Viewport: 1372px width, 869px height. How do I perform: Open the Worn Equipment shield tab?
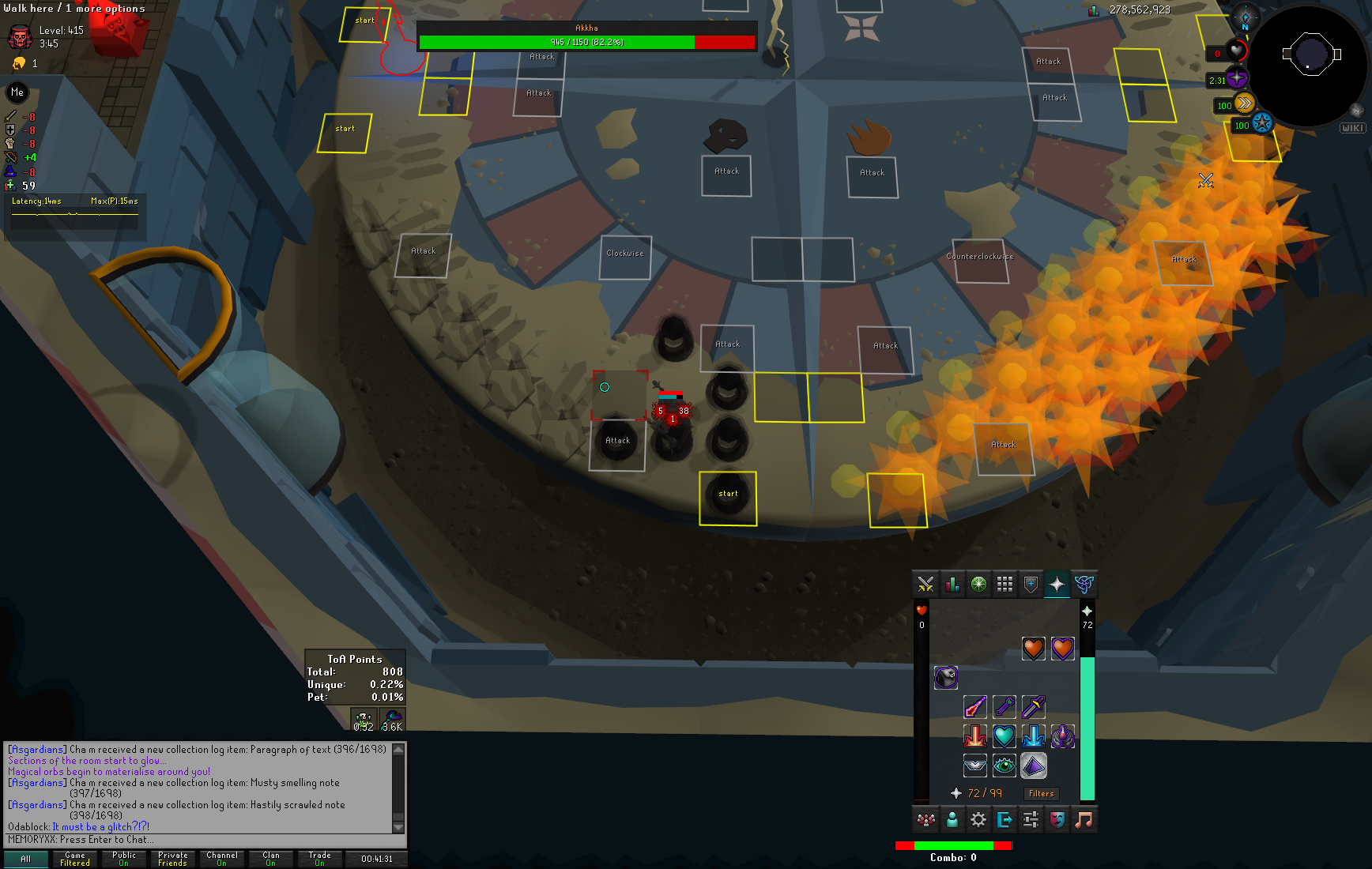coord(1031,585)
